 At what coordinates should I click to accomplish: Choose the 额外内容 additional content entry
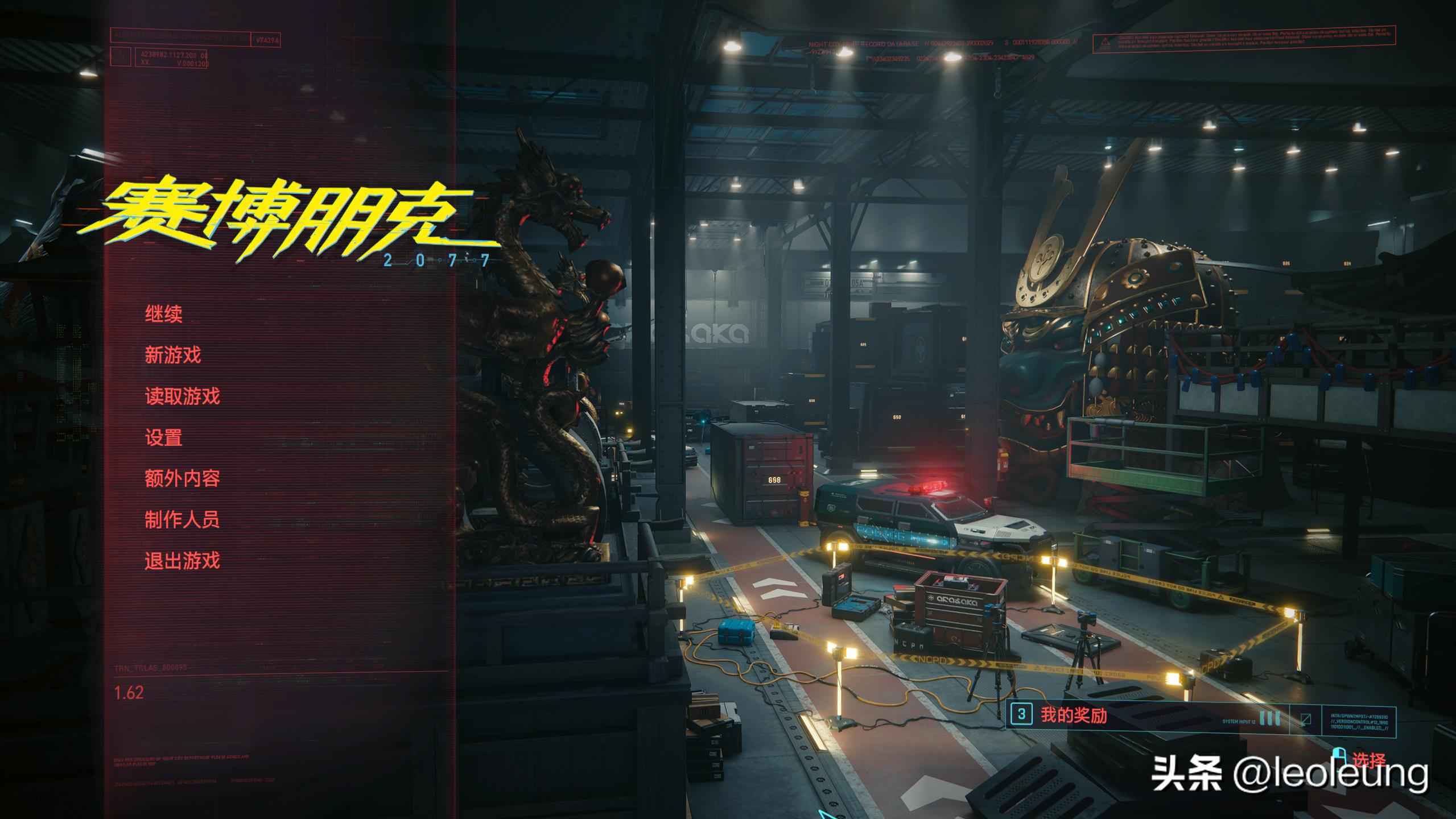tap(182, 478)
